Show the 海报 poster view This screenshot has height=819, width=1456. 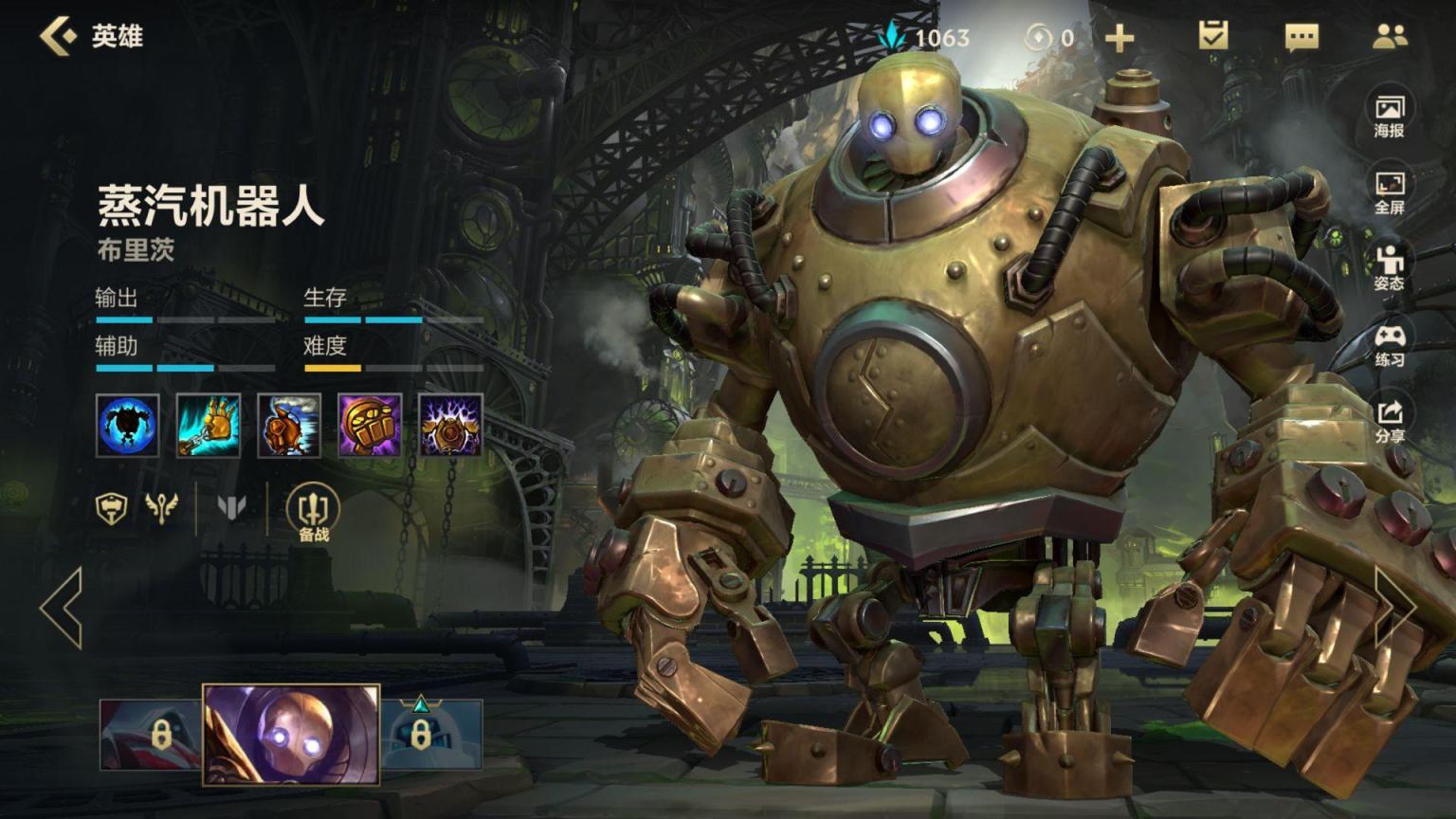pyautogui.click(x=1389, y=116)
